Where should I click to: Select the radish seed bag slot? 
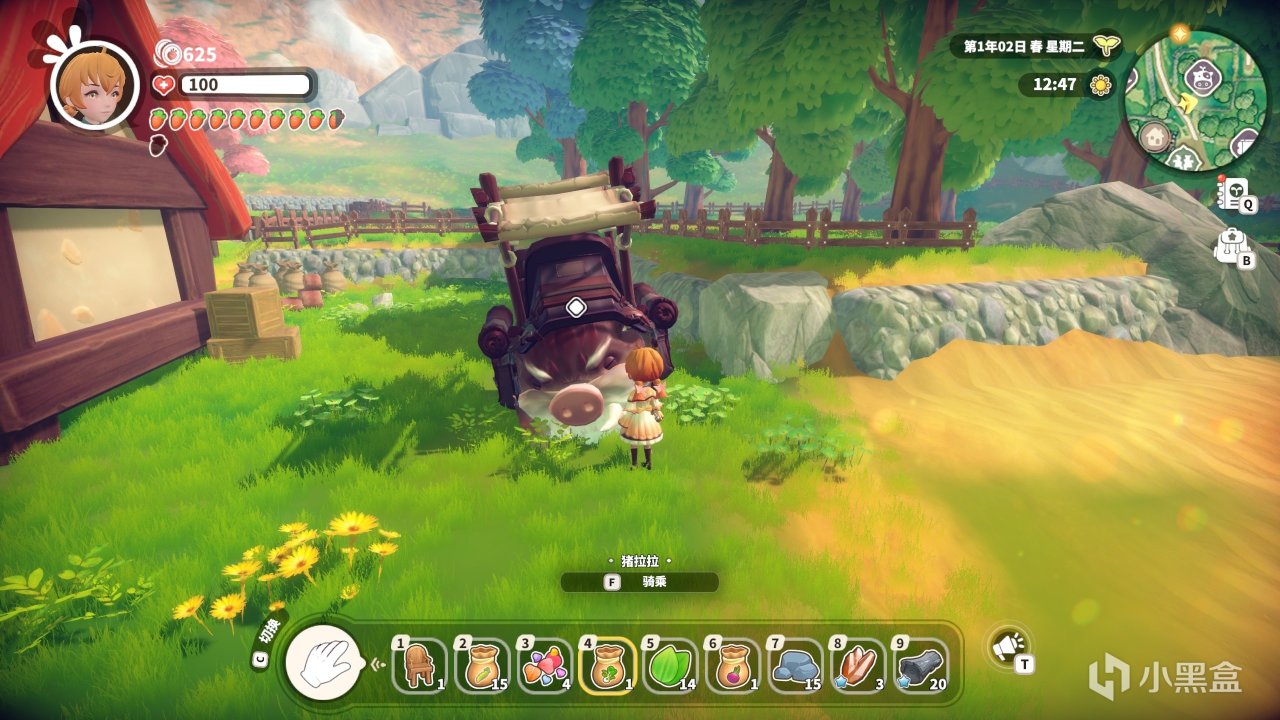click(731, 664)
